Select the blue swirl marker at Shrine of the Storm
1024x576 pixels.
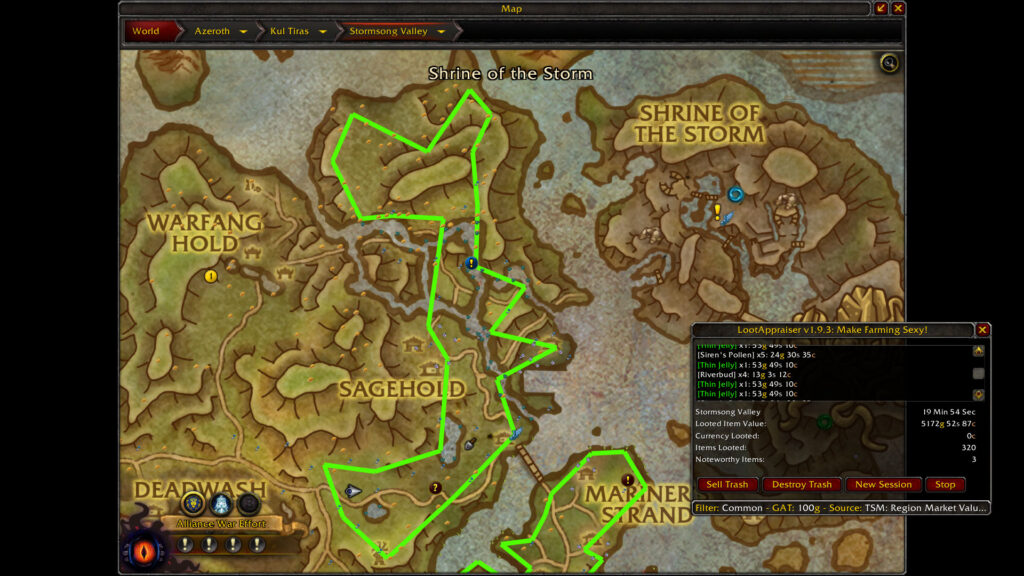click(x=736, y=195)
